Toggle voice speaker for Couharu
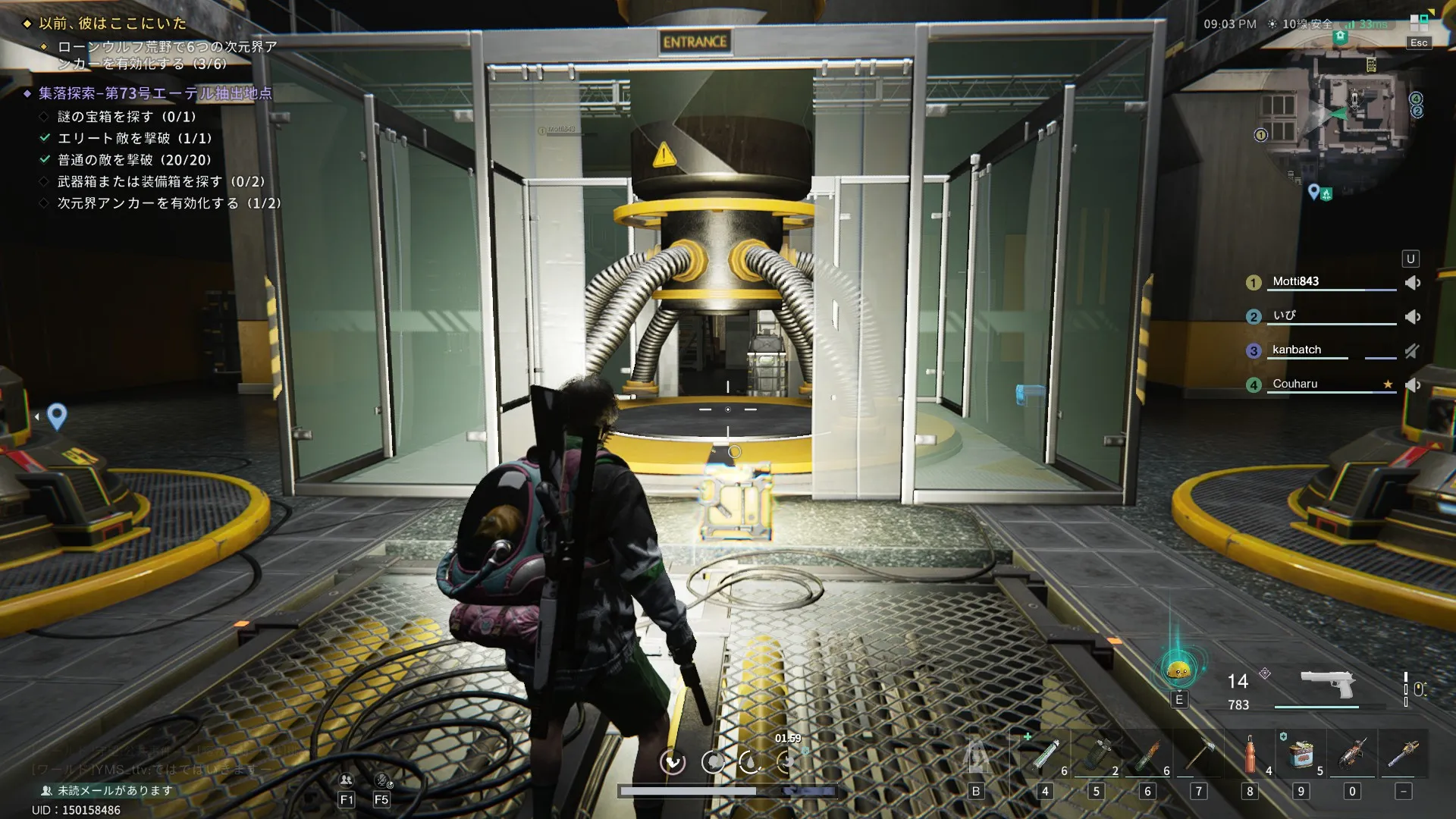The height and width of the screenshot is (819, 1456). (x=1412, y=385)
